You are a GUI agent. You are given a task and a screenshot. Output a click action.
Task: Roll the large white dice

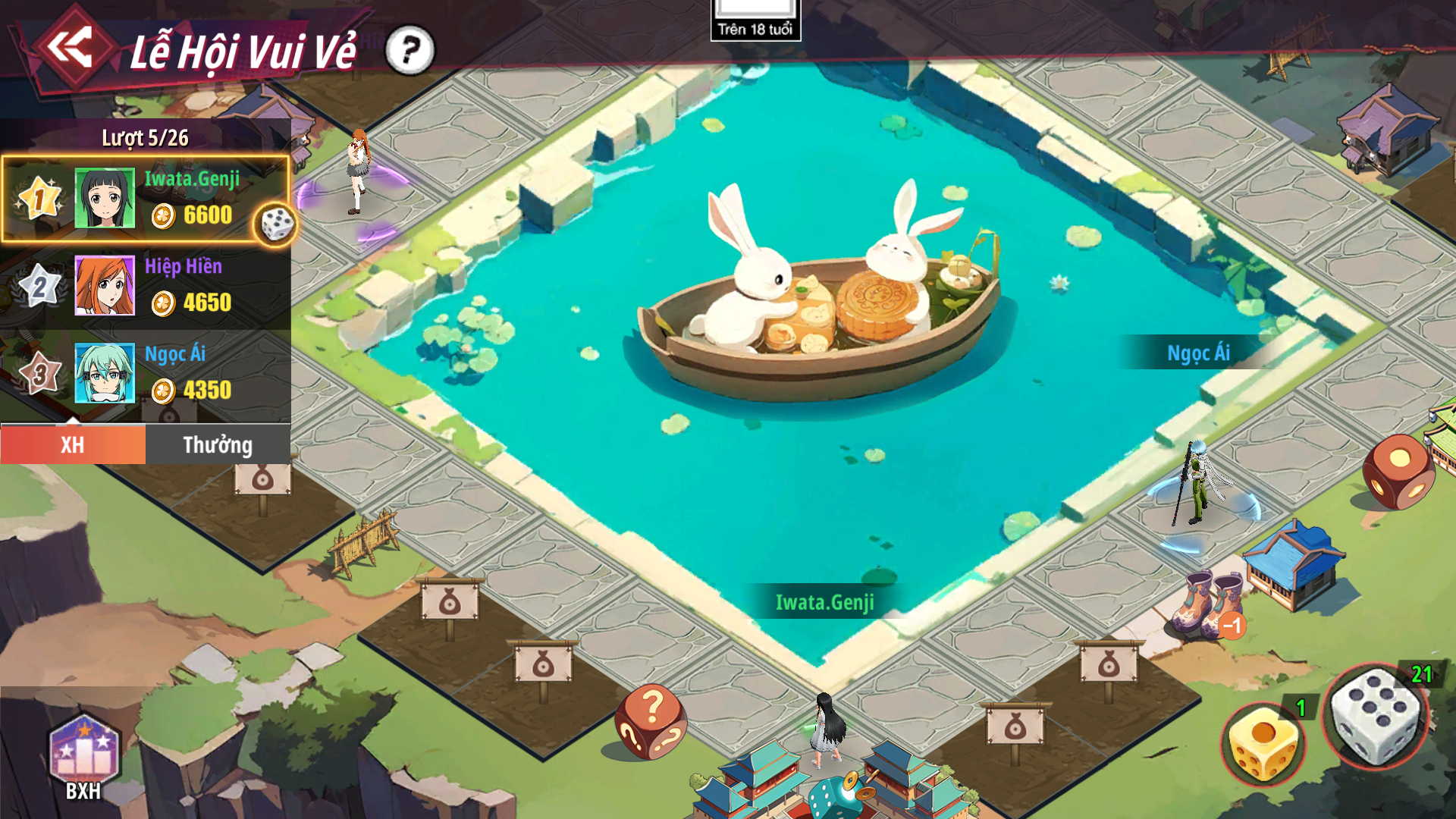point(1376,717)
